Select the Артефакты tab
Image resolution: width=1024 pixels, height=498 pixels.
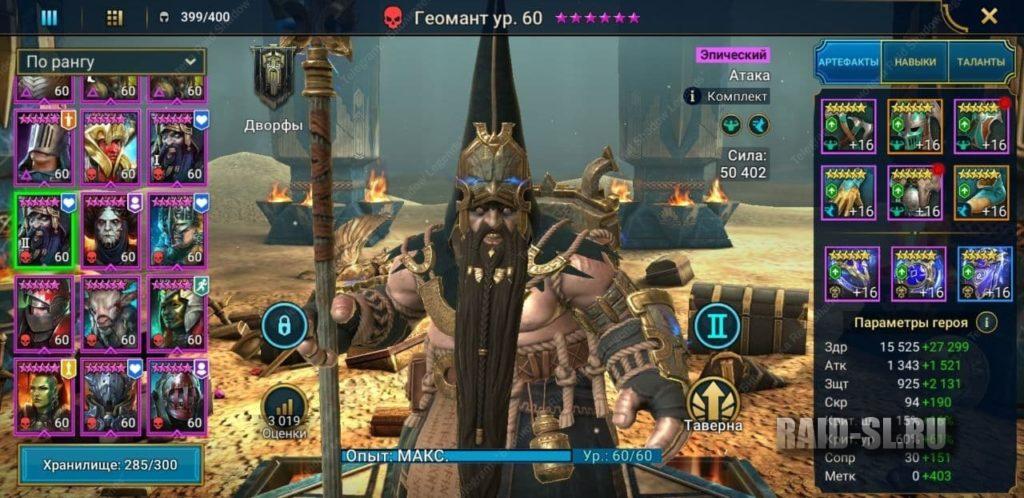(x=848, y=62)
